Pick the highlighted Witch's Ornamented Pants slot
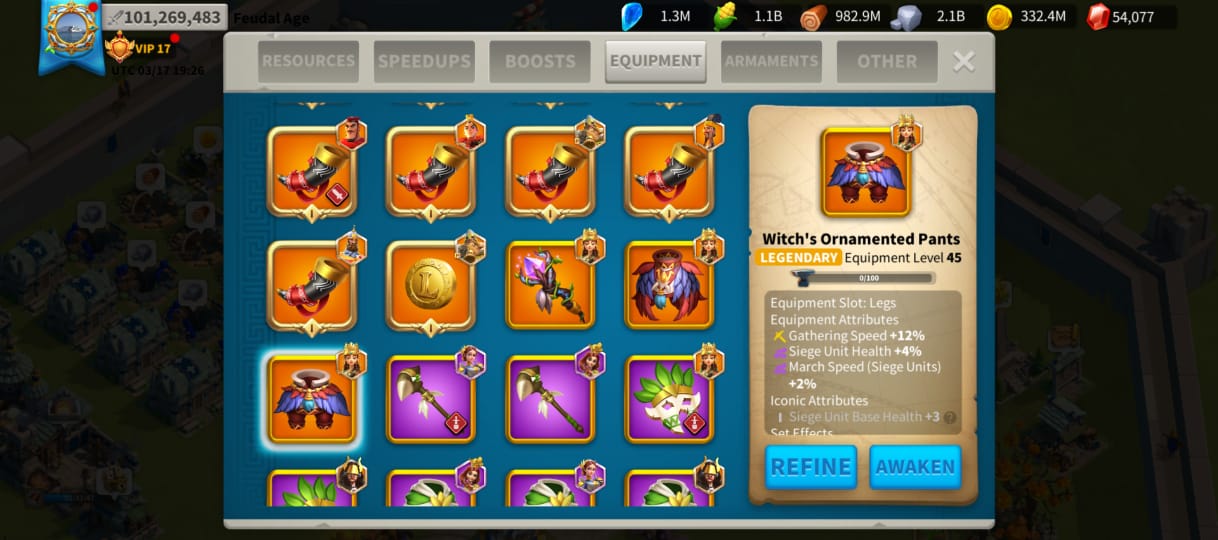 [311, 399]
